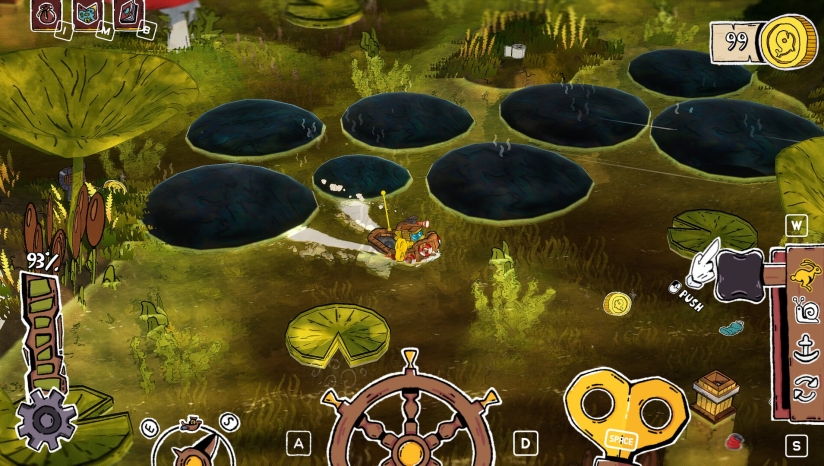Open the inventory pouch icon
This screenshot has width=824, height=466.
tap(46, 13)
